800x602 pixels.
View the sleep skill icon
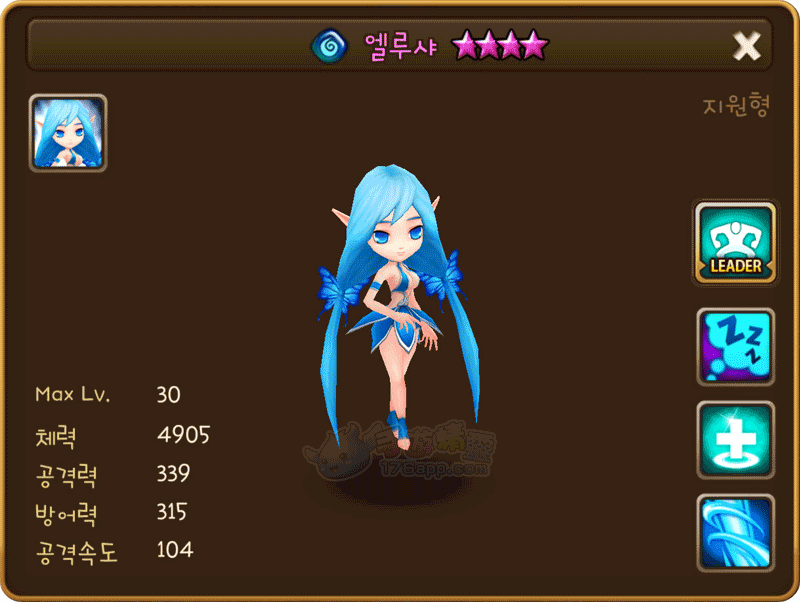(x=735, y=346)
